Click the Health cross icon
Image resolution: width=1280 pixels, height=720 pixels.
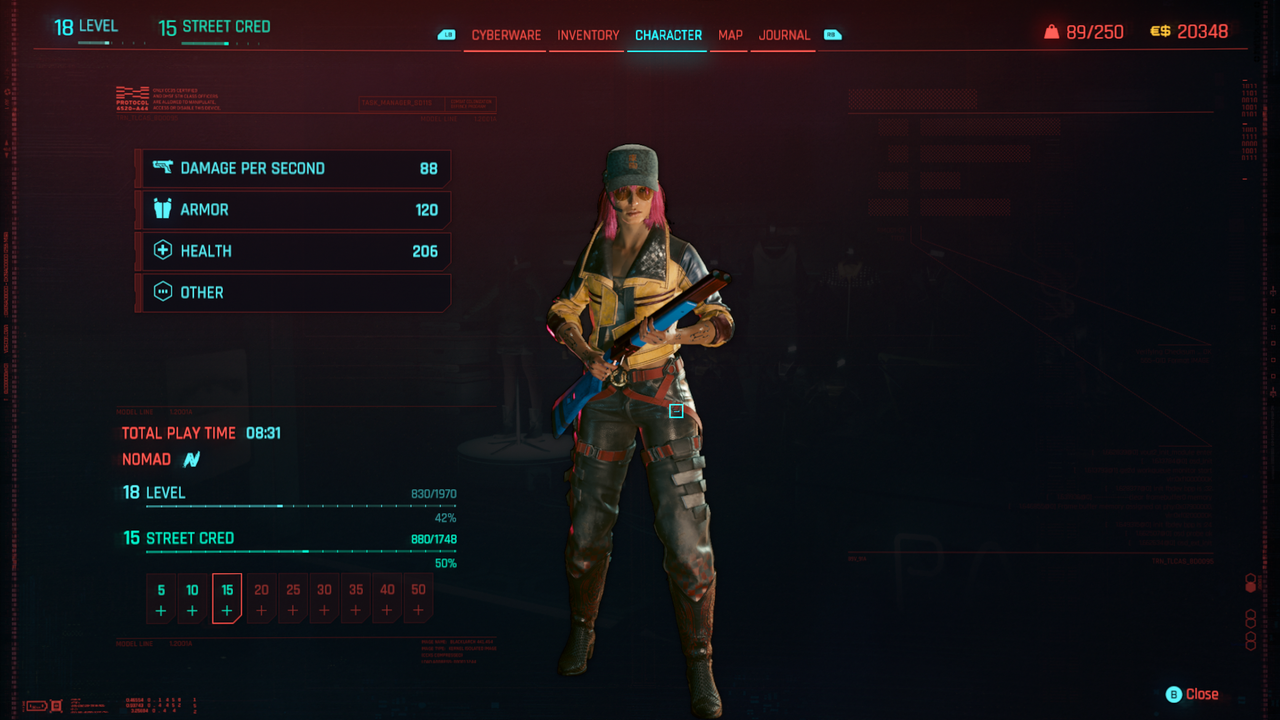coord(162,250)
